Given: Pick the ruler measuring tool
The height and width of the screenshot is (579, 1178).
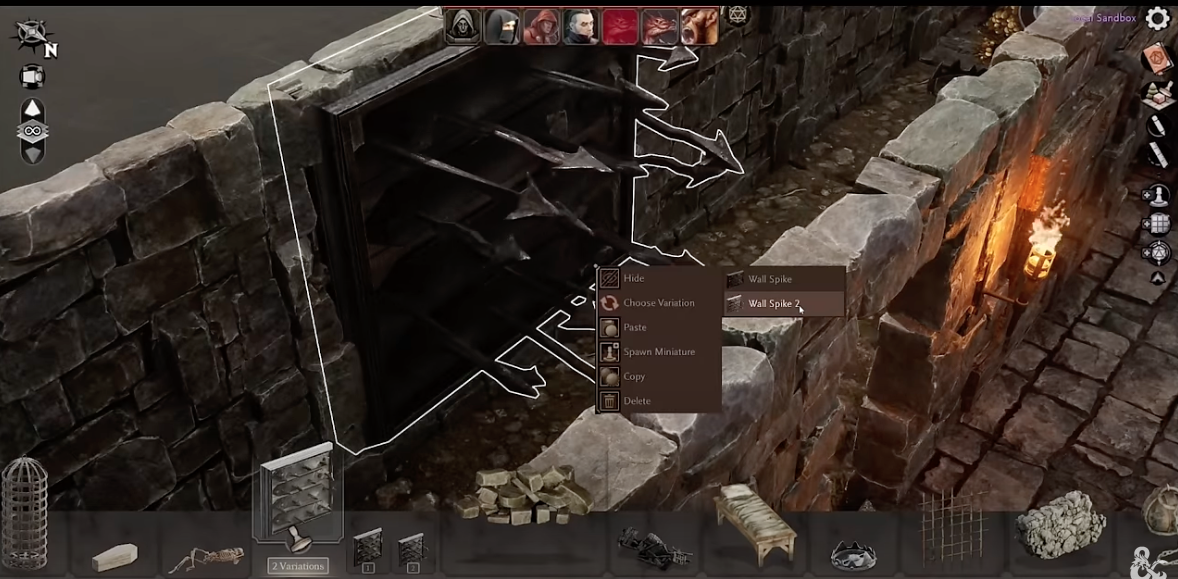Looking at the screenshot, I should (x=1157, y=155).
